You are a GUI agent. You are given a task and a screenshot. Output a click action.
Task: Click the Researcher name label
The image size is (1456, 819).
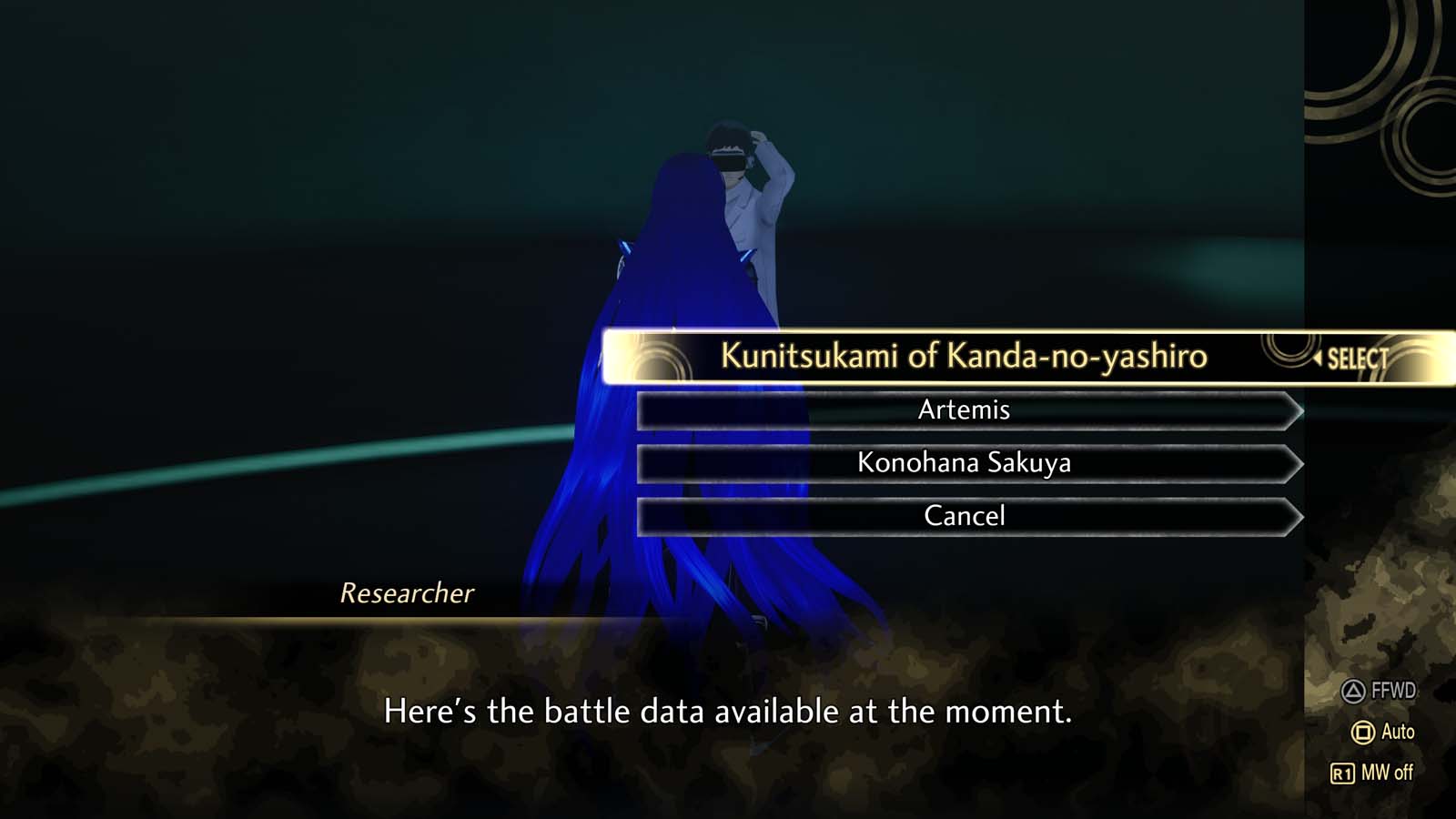[407, 594]
